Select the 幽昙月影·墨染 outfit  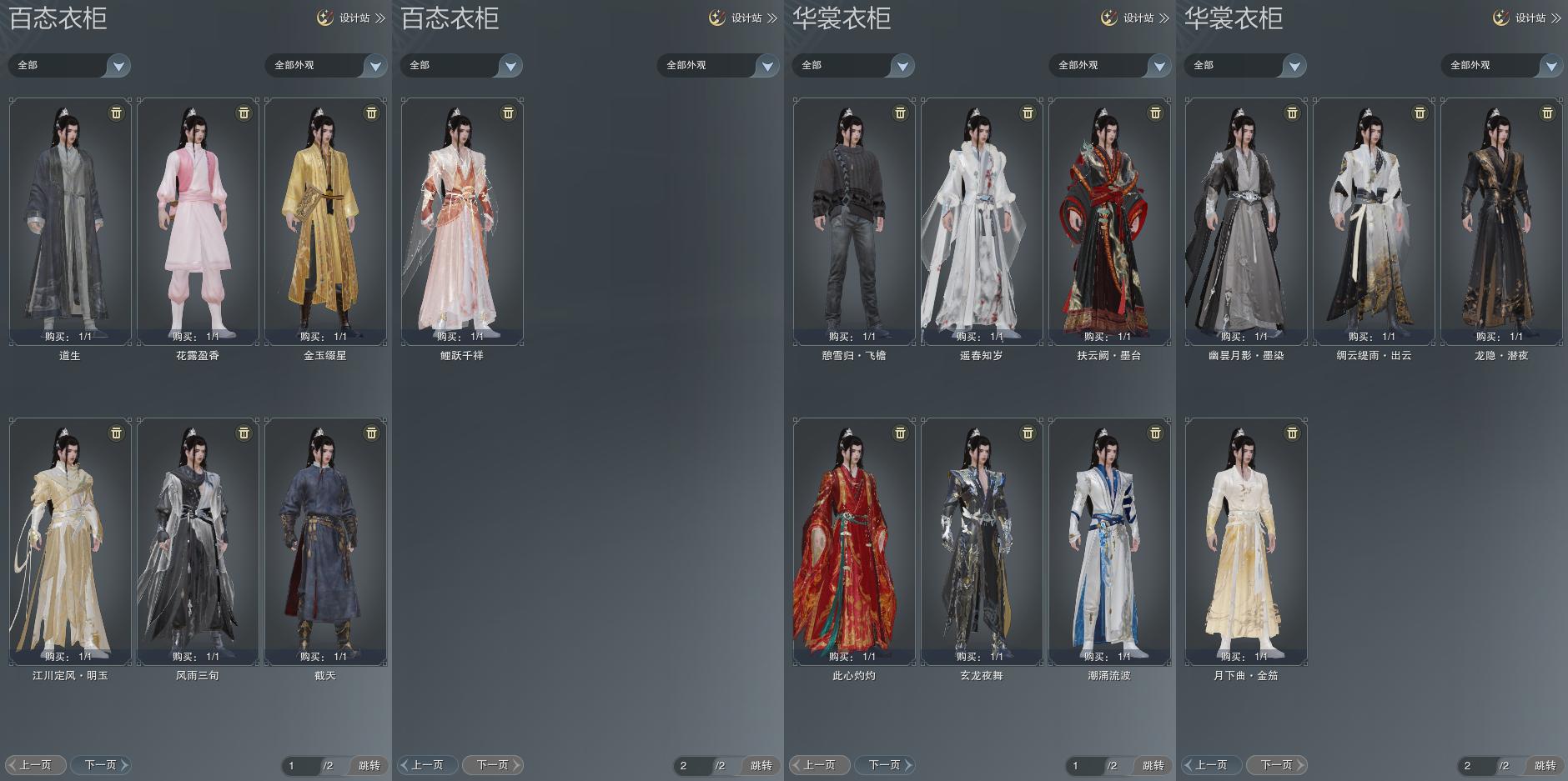click(1246, 221)
